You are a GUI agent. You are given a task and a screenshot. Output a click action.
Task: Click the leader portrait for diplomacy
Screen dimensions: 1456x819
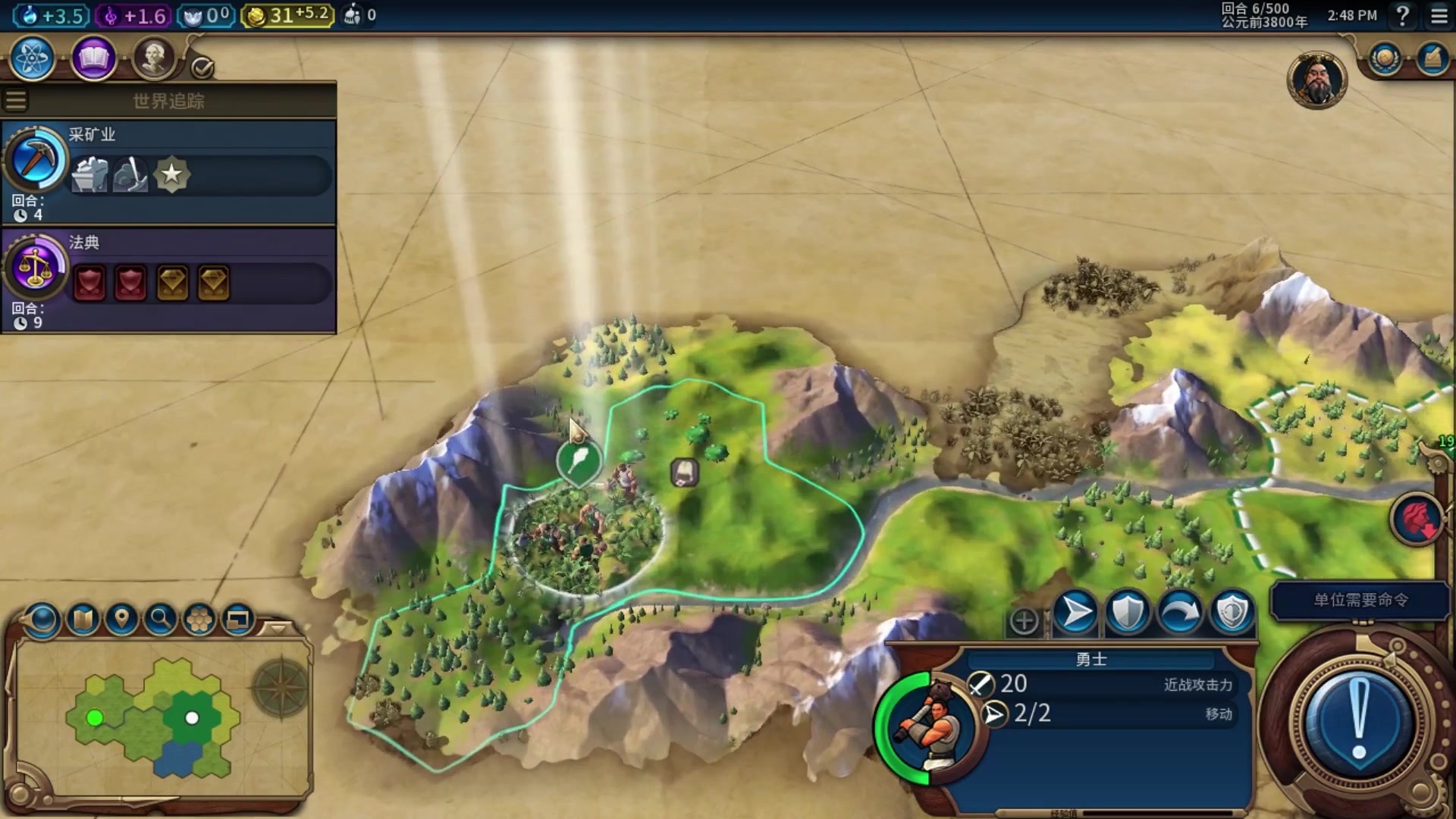point(1316,80)
